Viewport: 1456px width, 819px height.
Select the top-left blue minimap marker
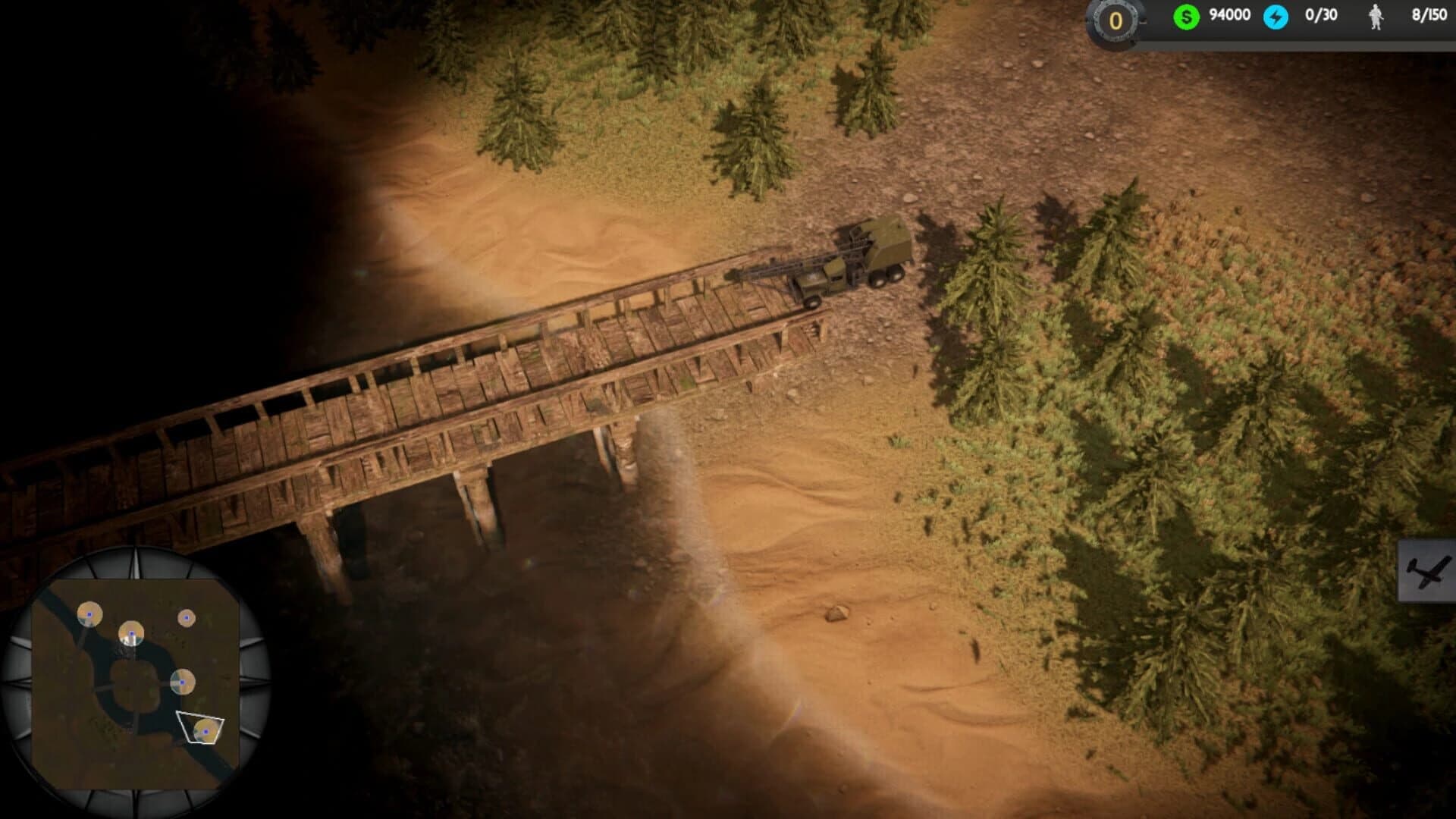(89, 615)
